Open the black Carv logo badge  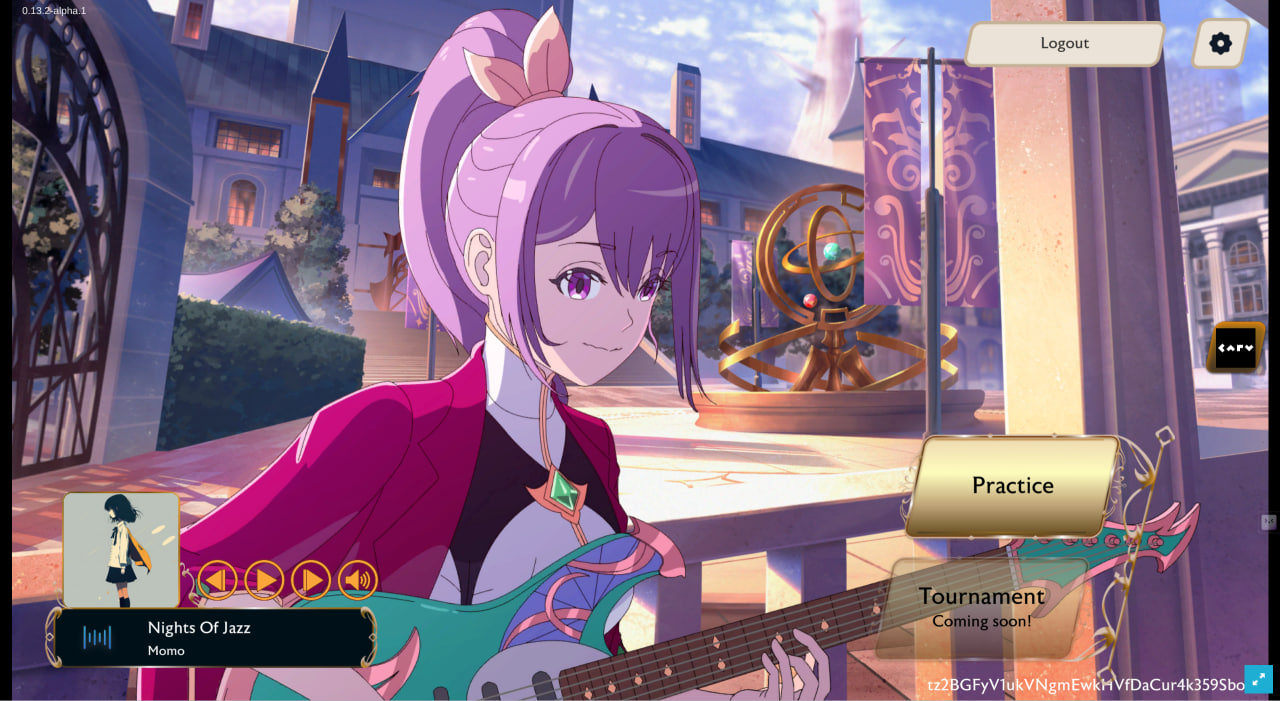[1235, 348]
